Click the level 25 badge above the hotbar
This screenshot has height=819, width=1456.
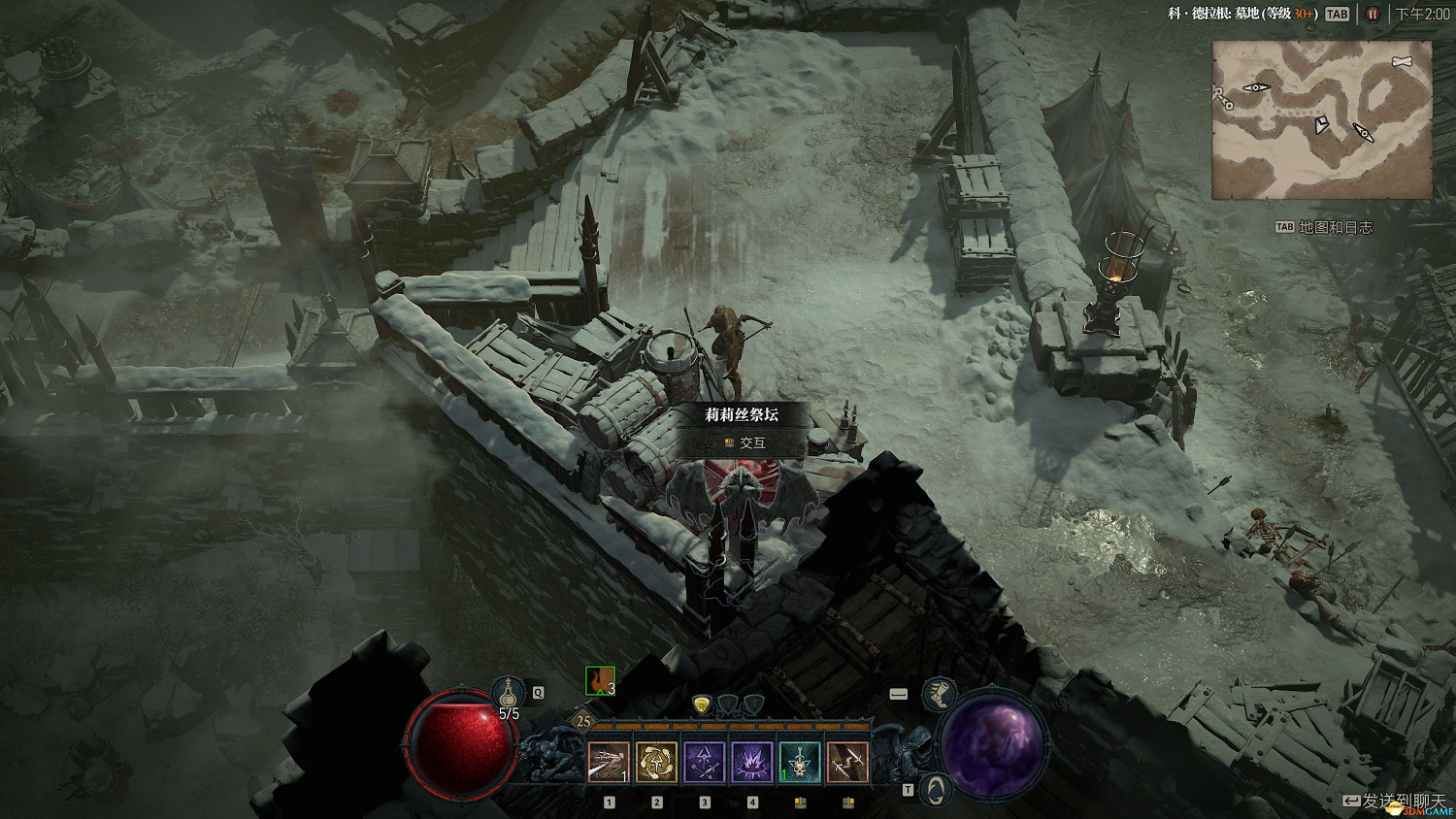pyautogui.click(x=583, y=721)
